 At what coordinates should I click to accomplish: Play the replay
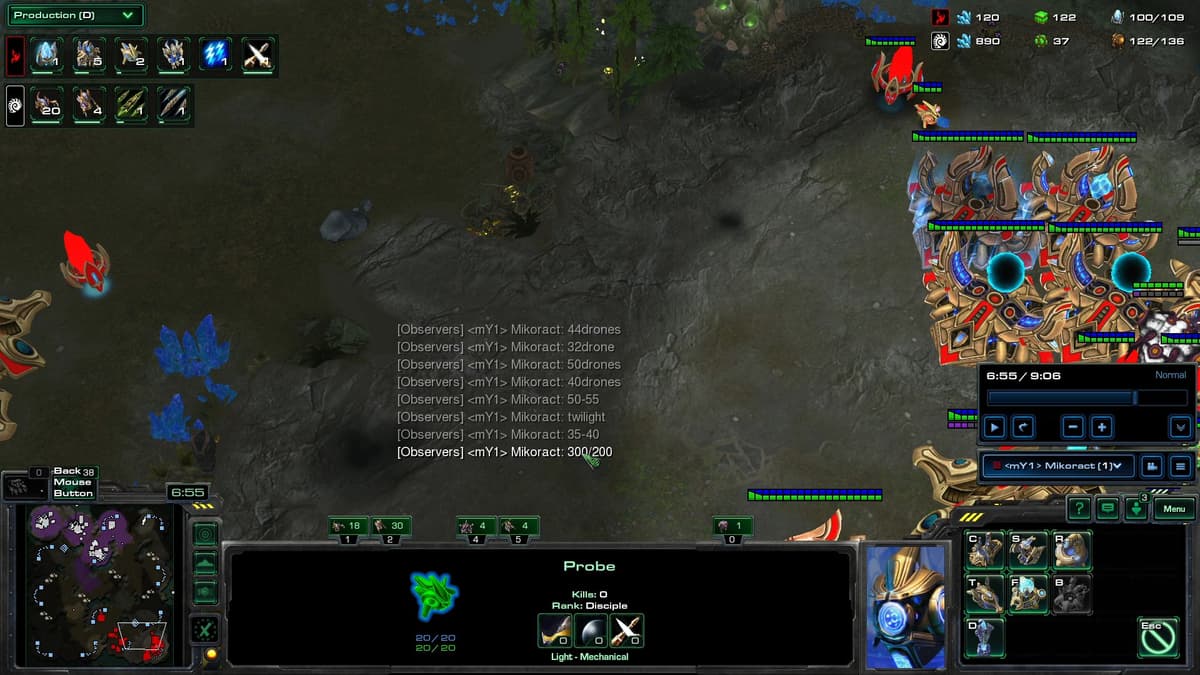pyautogui.click(x=994, y=427)
